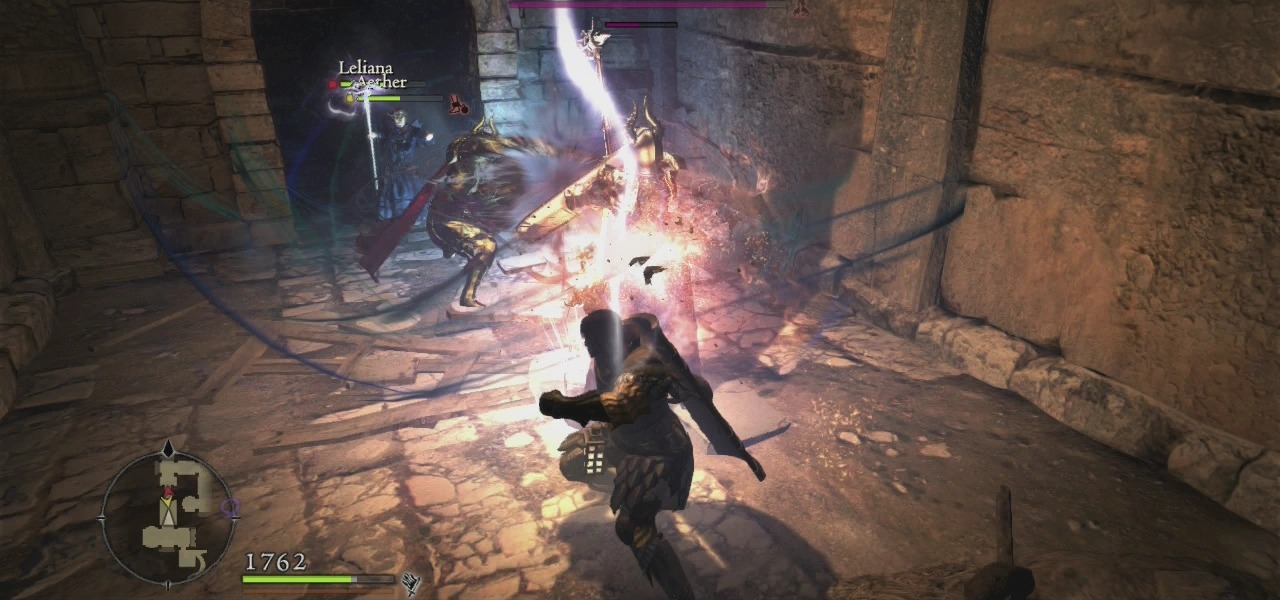This screenshot has height=600, width=1280.
Task: Click the red status icon beside Aether's bar
Action: pos(458,101)
